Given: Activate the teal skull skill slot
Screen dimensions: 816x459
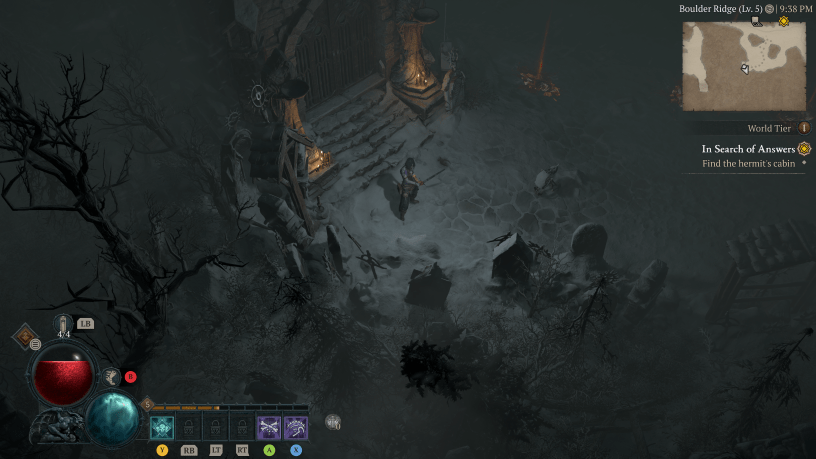Looking at the screenshot, I should [x=162, y=427].
